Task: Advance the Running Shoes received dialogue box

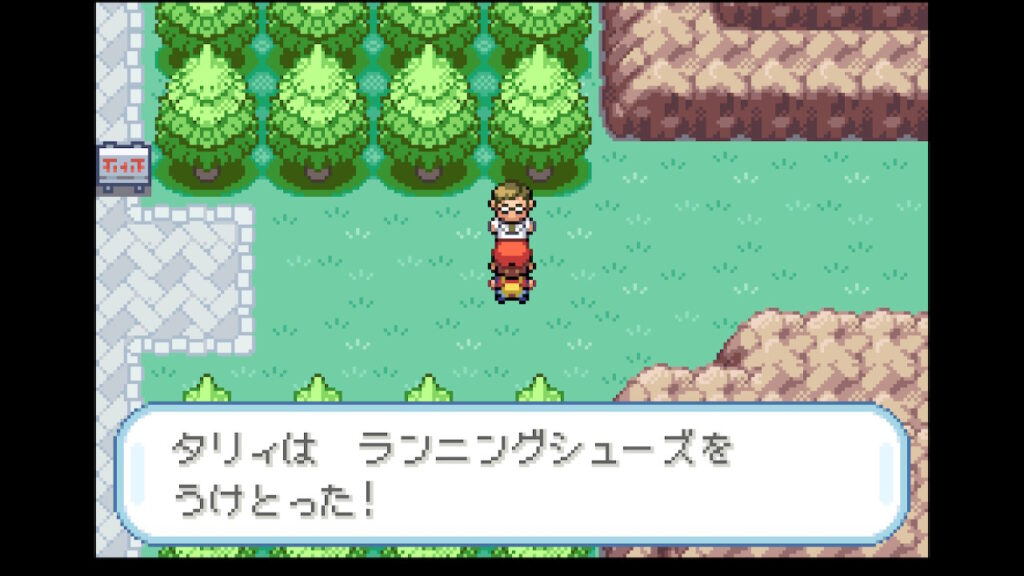Action: coord(511,474)
